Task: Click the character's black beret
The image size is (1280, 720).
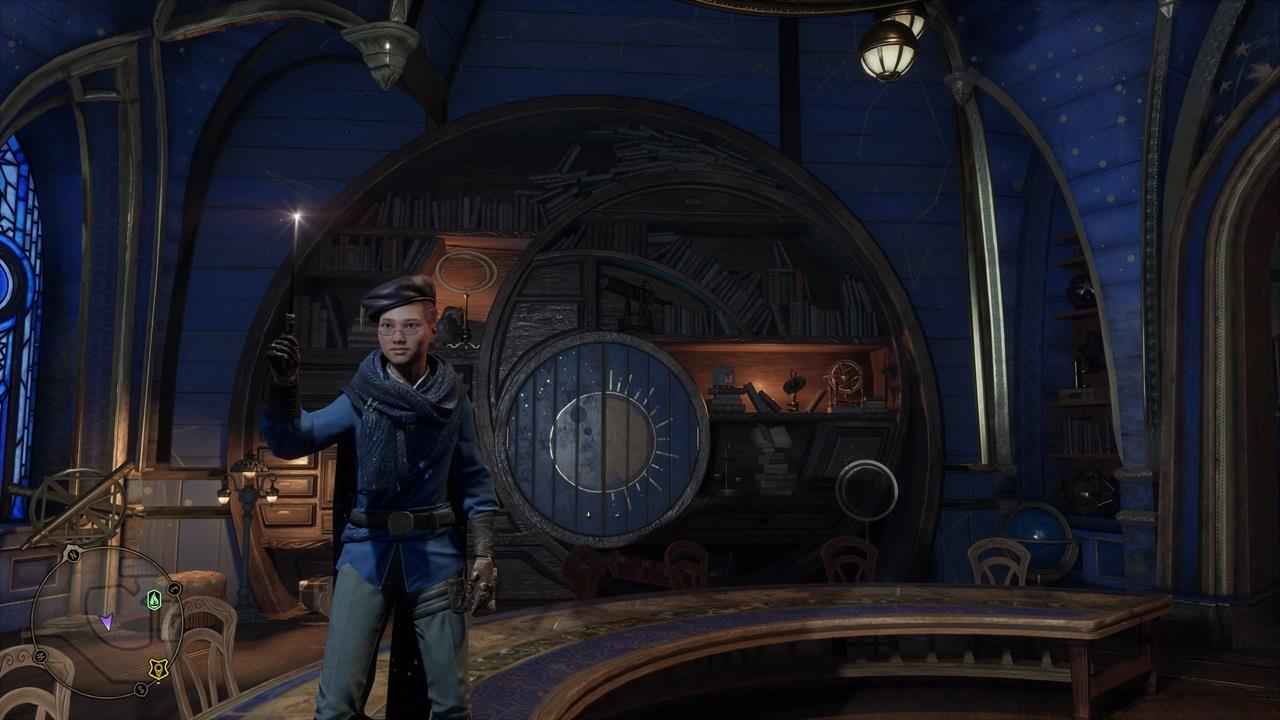Action: (x=398, y=294)
